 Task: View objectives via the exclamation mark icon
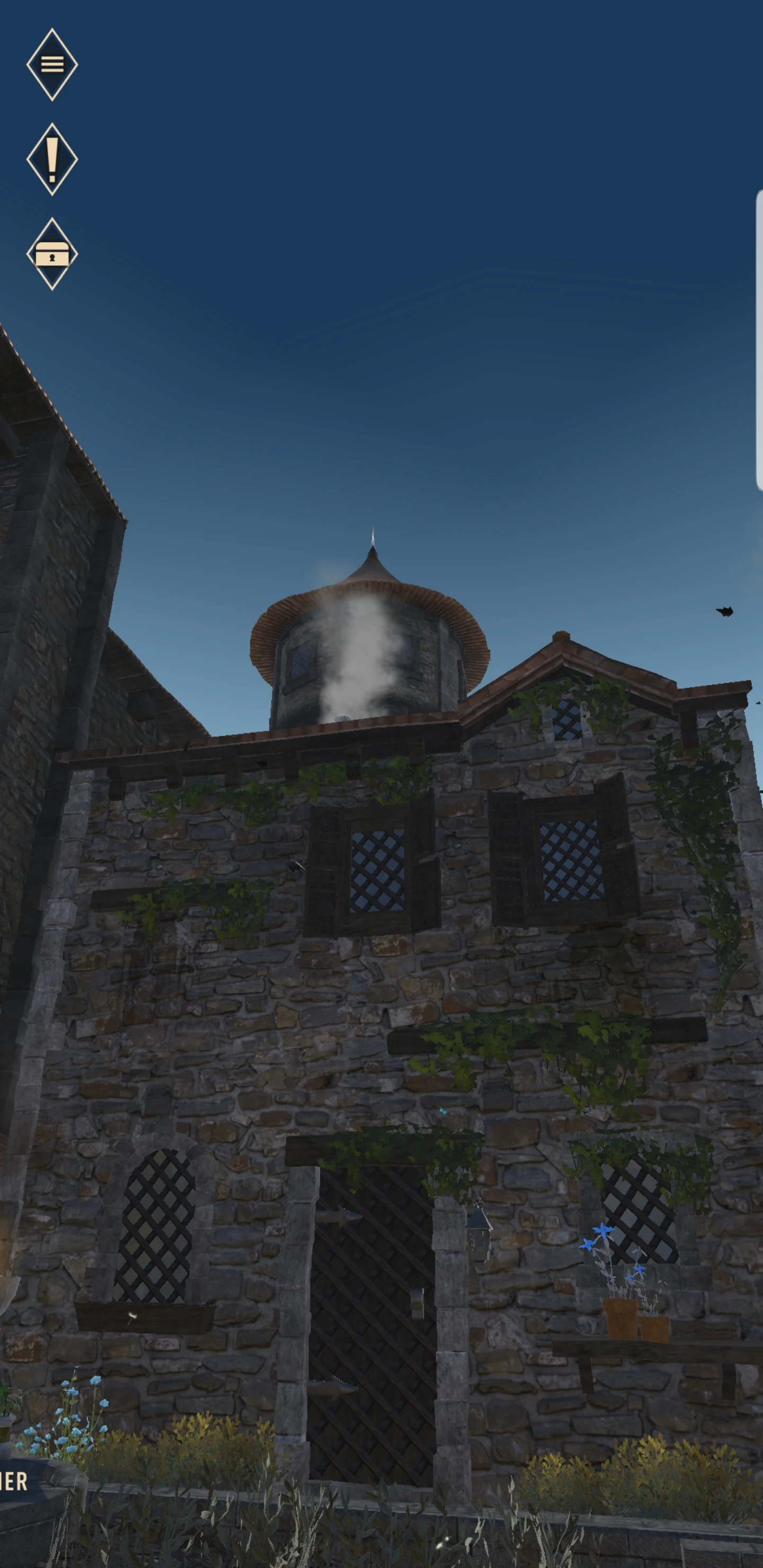pyautogui.click(x=52, y=160)
